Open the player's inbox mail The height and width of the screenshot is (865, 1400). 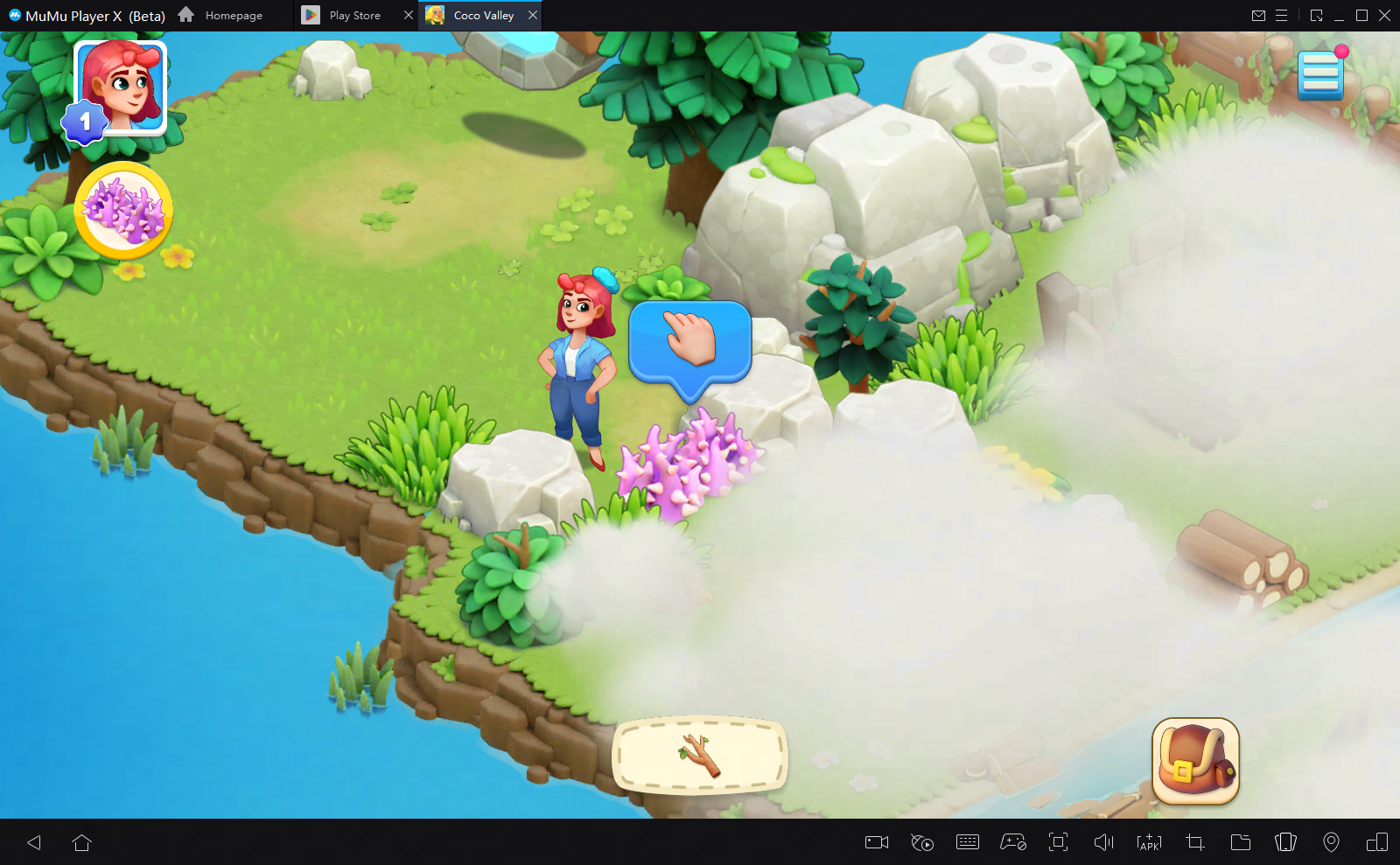(x=1260, y=15)
